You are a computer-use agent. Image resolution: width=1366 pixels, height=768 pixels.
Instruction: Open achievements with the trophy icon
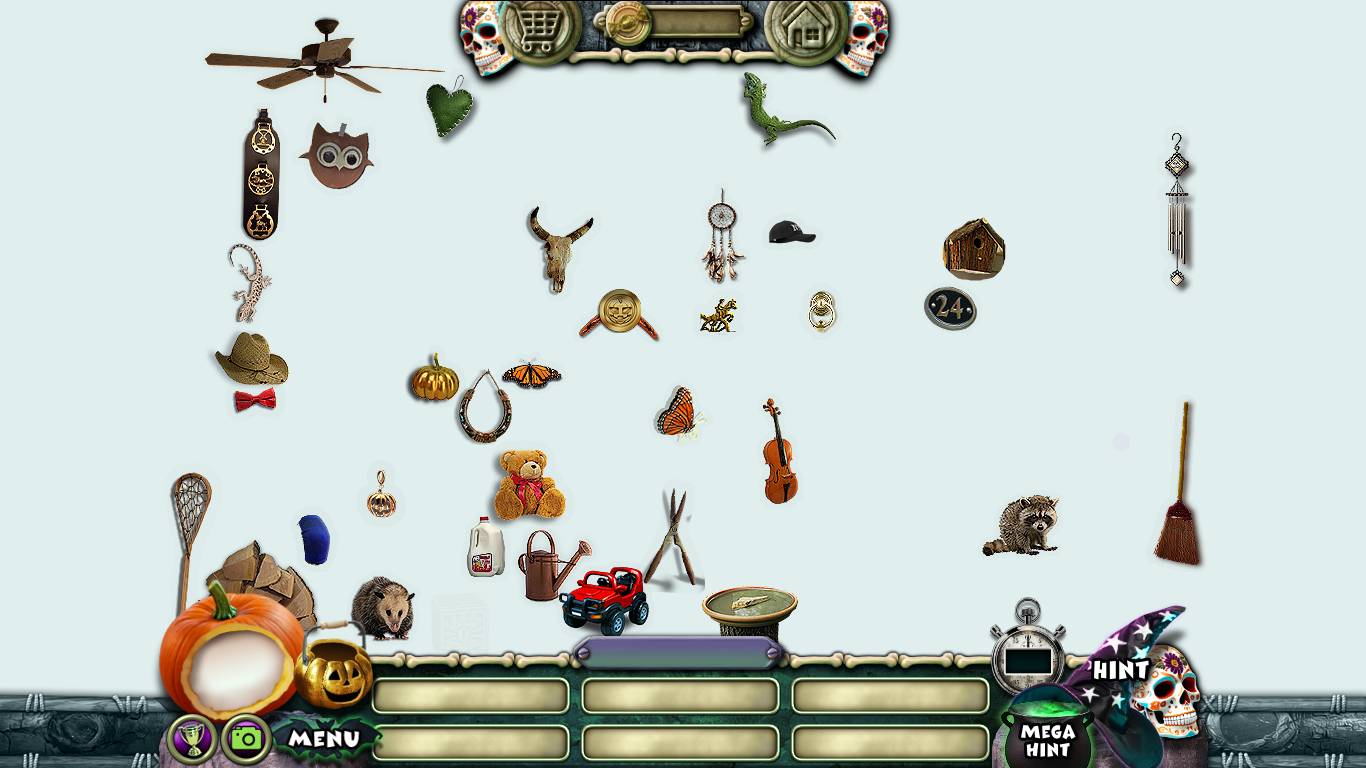click(x=193, y=739)
